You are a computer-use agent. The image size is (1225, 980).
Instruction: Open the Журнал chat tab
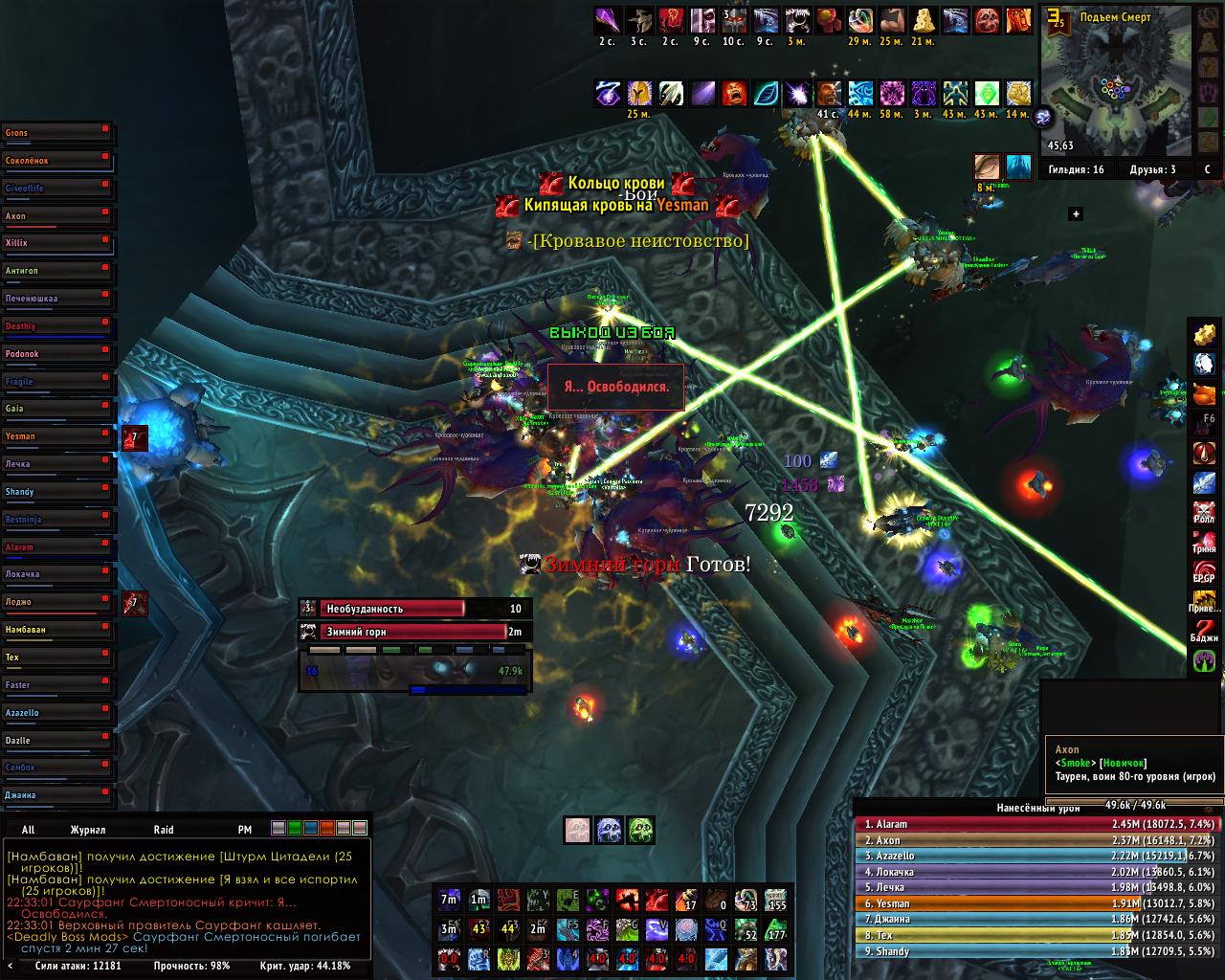[x=88, y=830]
